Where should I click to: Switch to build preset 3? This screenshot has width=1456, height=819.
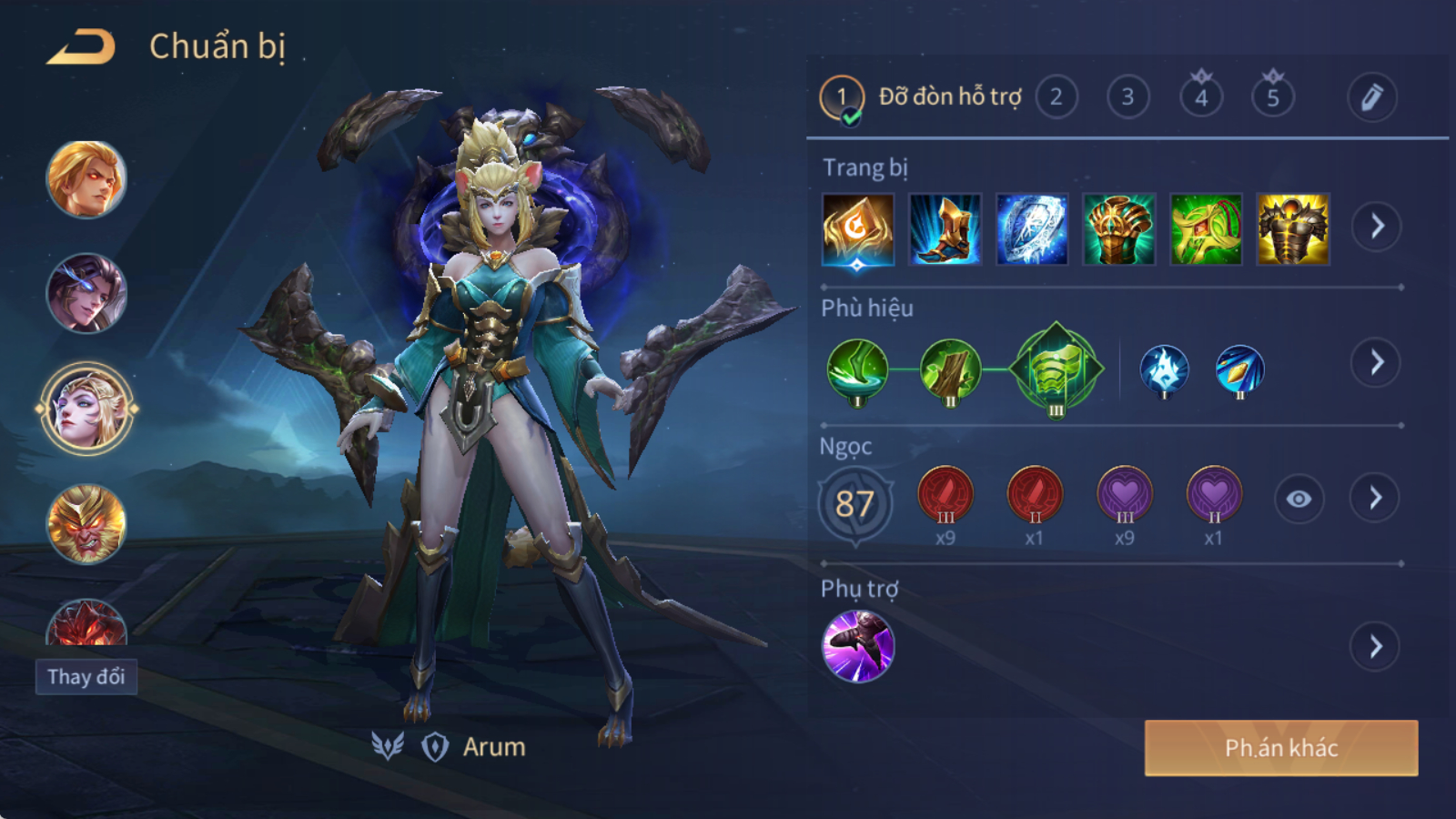pyautogui.click(x=1127, y=96)
